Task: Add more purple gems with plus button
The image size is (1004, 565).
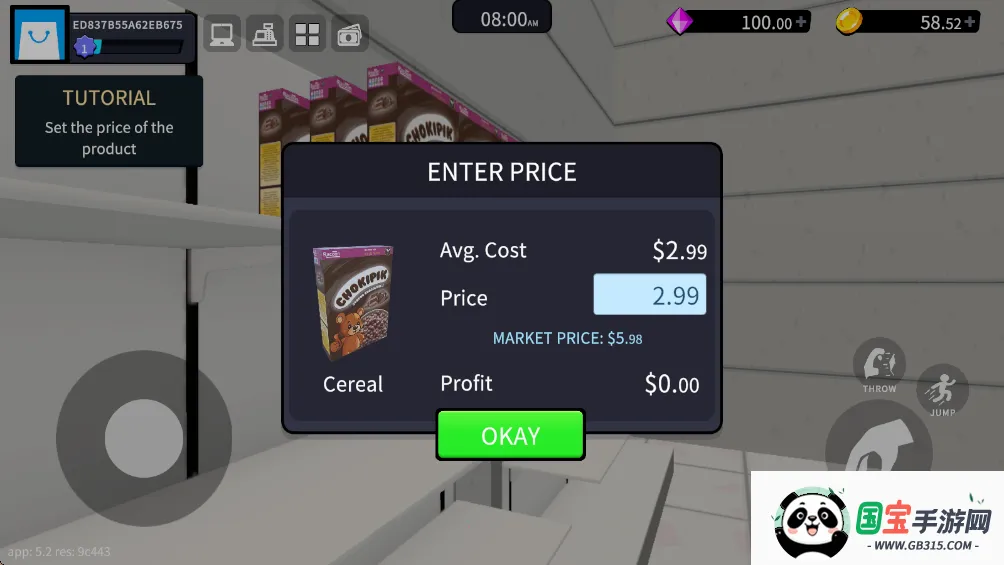Action: [x=800, y=22]
